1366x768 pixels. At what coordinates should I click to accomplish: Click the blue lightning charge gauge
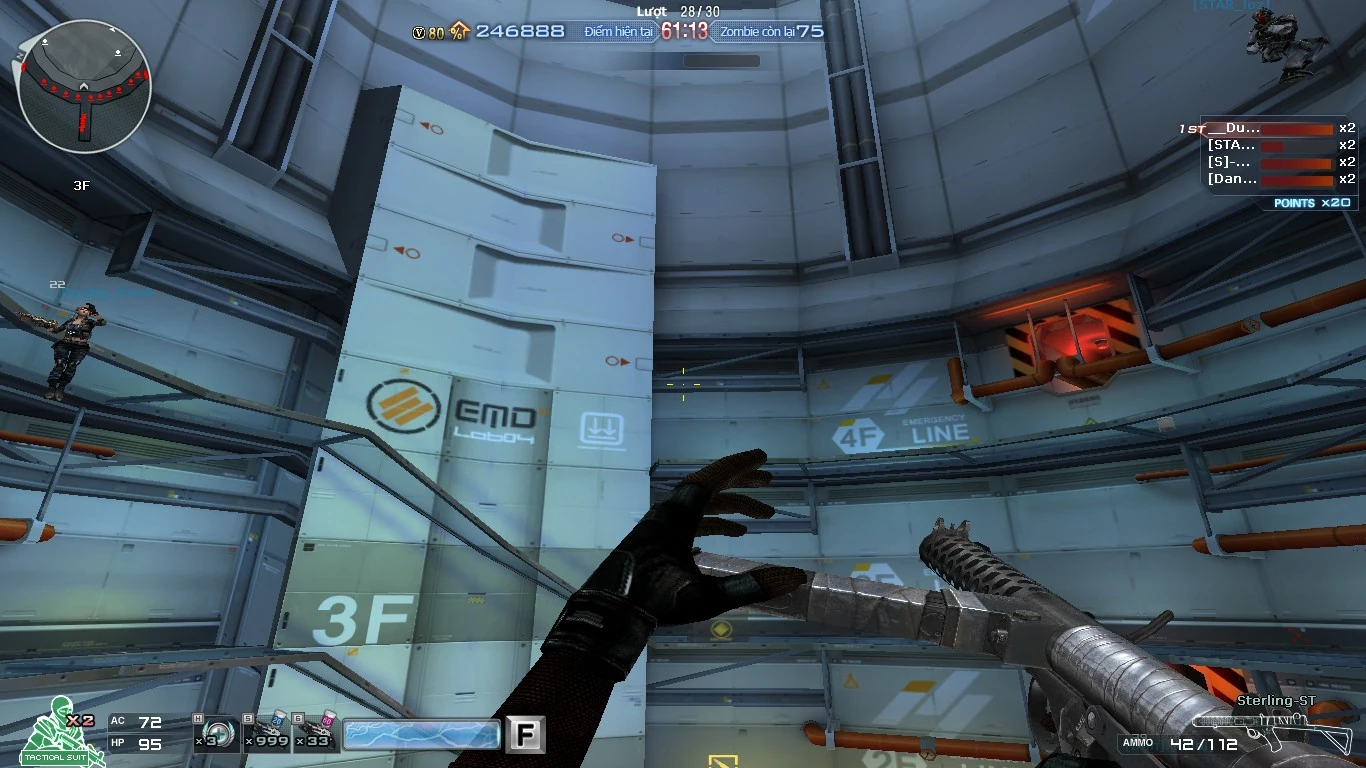420,733
